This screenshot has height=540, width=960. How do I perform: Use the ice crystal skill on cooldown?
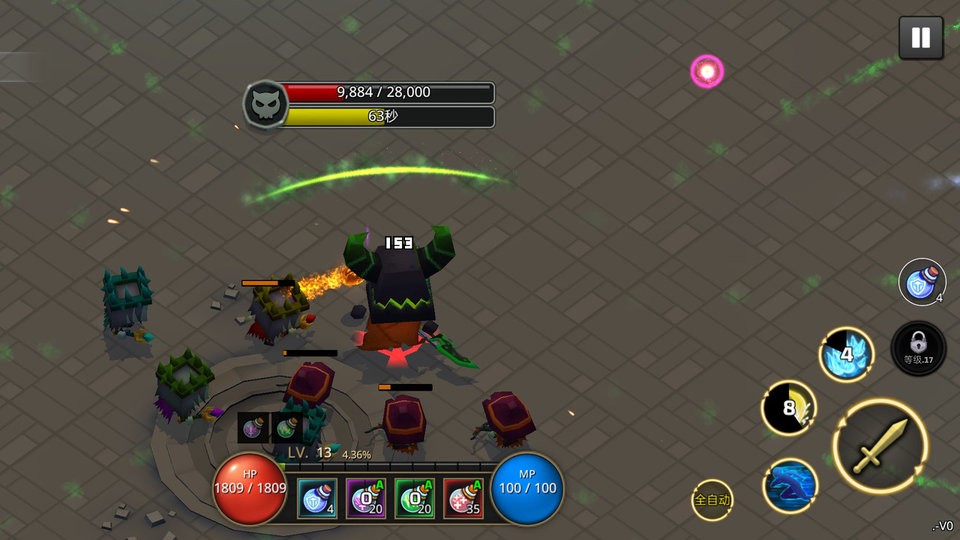[847, 354]
